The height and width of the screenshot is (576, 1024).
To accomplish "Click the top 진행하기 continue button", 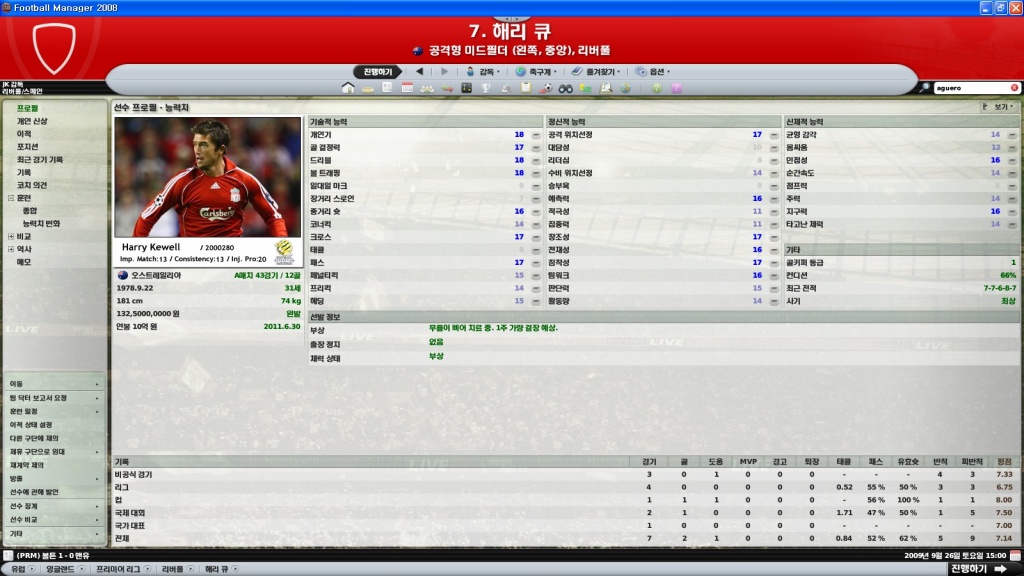I will click(378, 72).
